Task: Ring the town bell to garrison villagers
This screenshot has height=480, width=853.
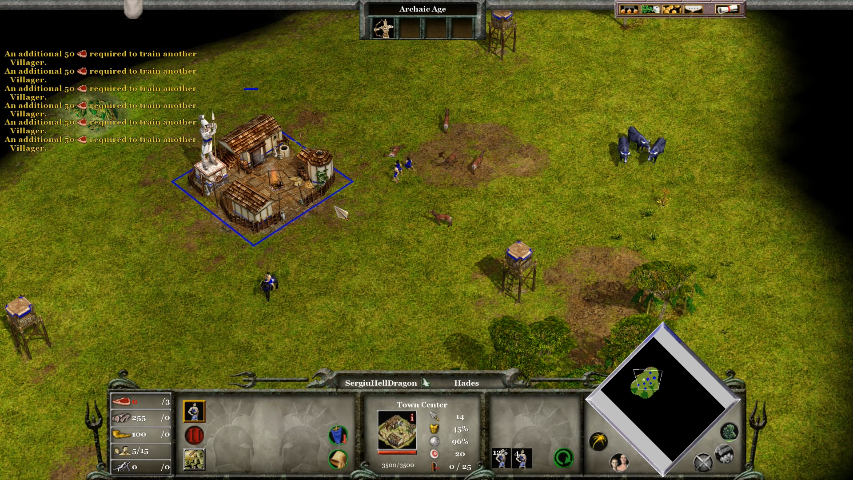Action: (339, 459)
